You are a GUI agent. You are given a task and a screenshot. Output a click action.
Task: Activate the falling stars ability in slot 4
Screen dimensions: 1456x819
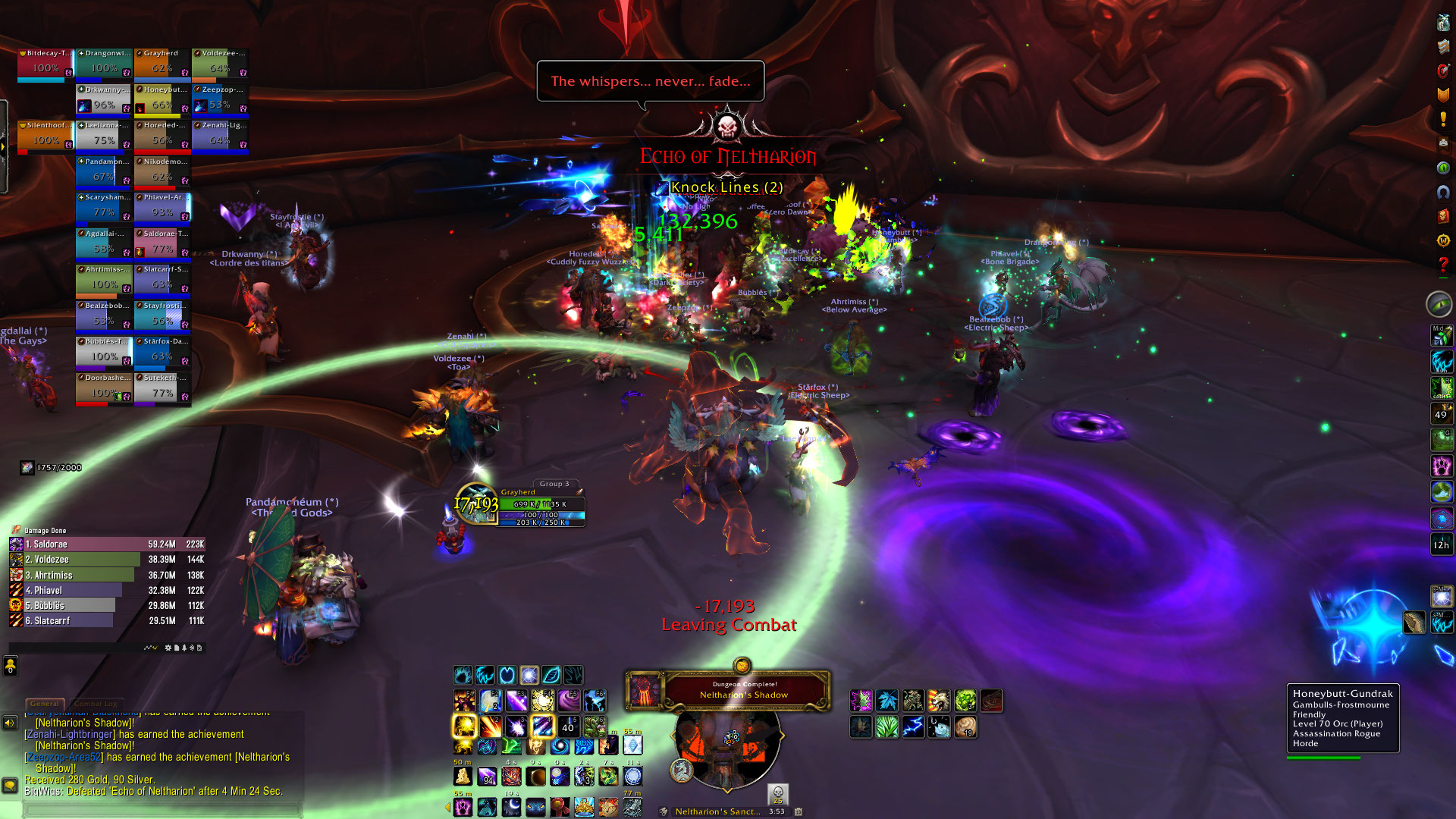[x=542, y=726]
